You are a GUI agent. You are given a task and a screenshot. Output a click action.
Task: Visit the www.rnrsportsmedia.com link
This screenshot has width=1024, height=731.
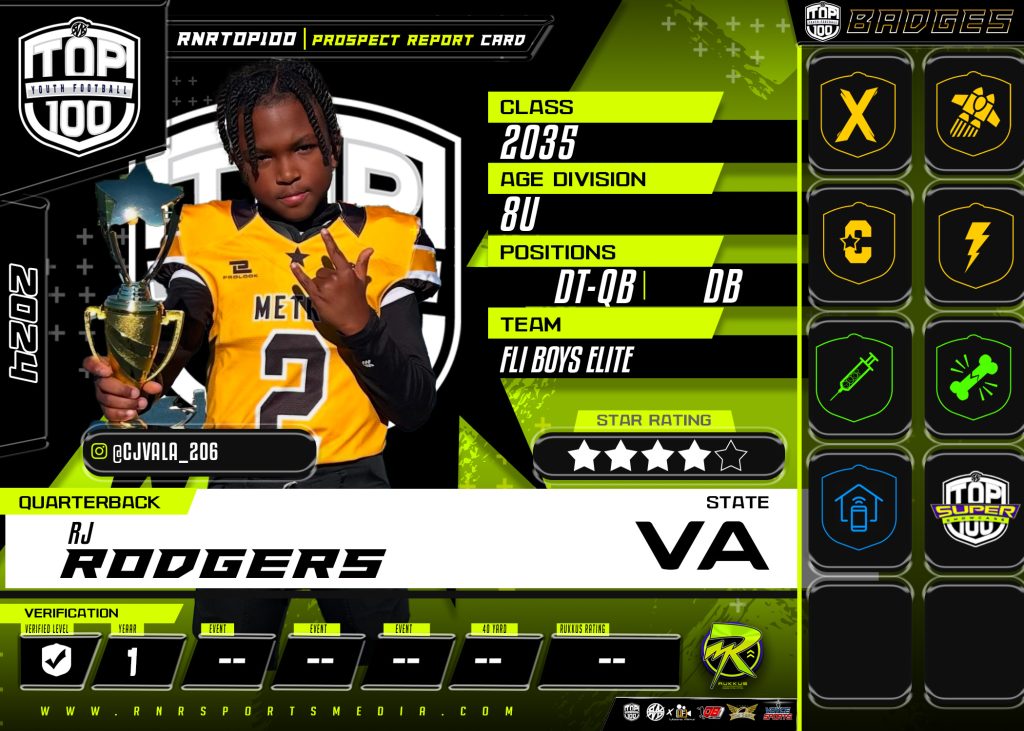(x=279, y=712)
